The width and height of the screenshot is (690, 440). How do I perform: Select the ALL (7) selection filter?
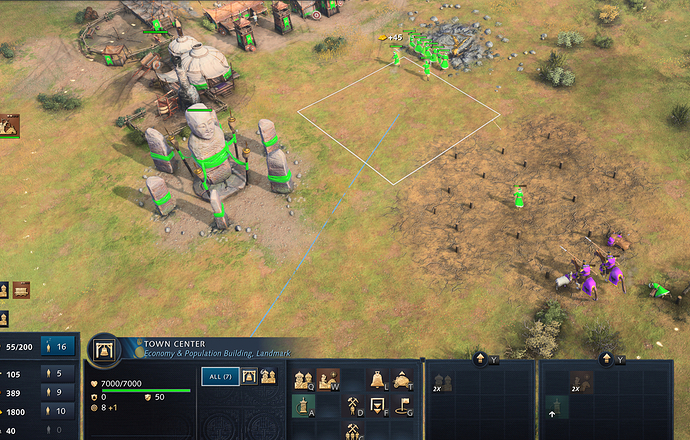tap(217, 377)
